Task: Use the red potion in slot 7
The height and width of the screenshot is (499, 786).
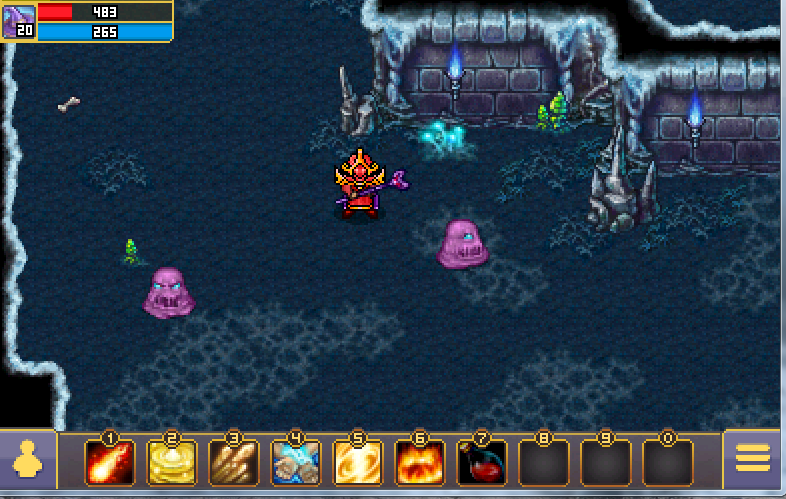Action: 481,463
